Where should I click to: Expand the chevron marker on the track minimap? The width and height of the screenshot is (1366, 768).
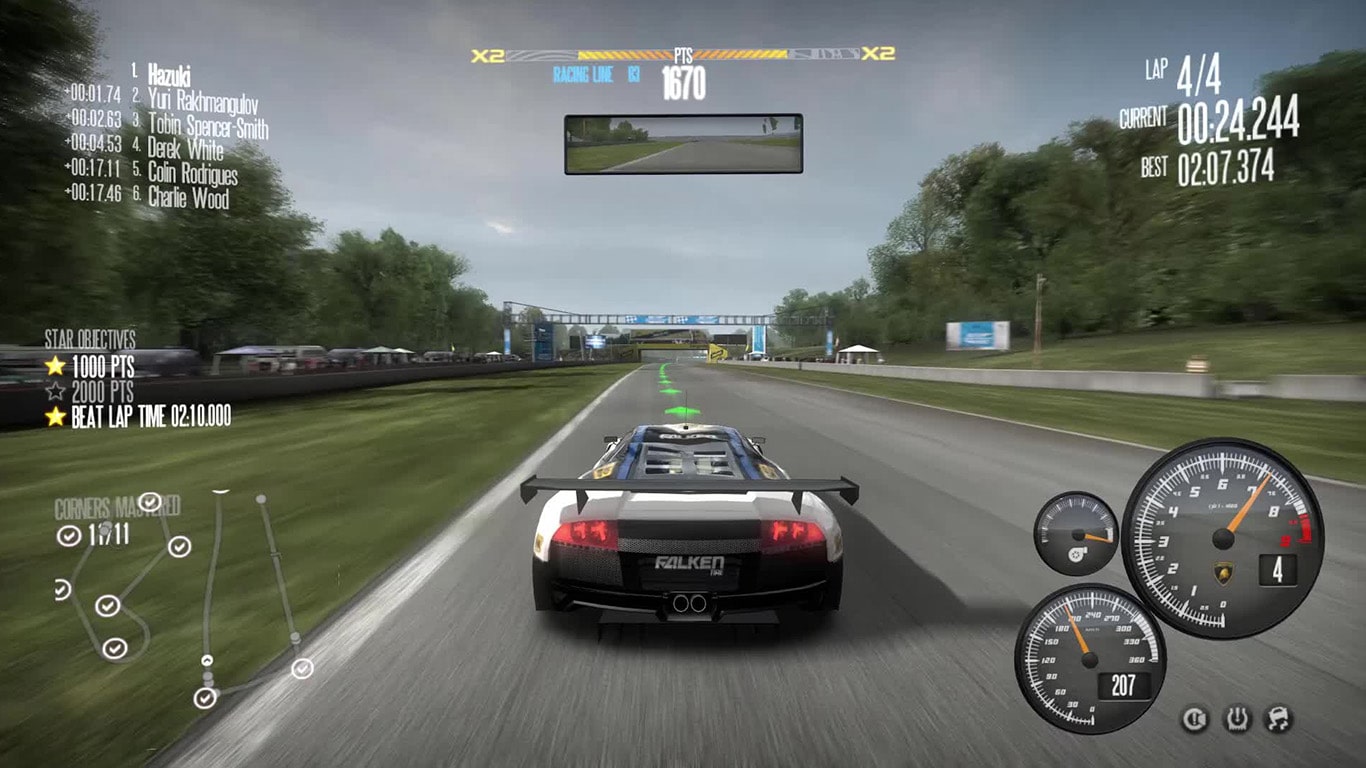point(208,660)
